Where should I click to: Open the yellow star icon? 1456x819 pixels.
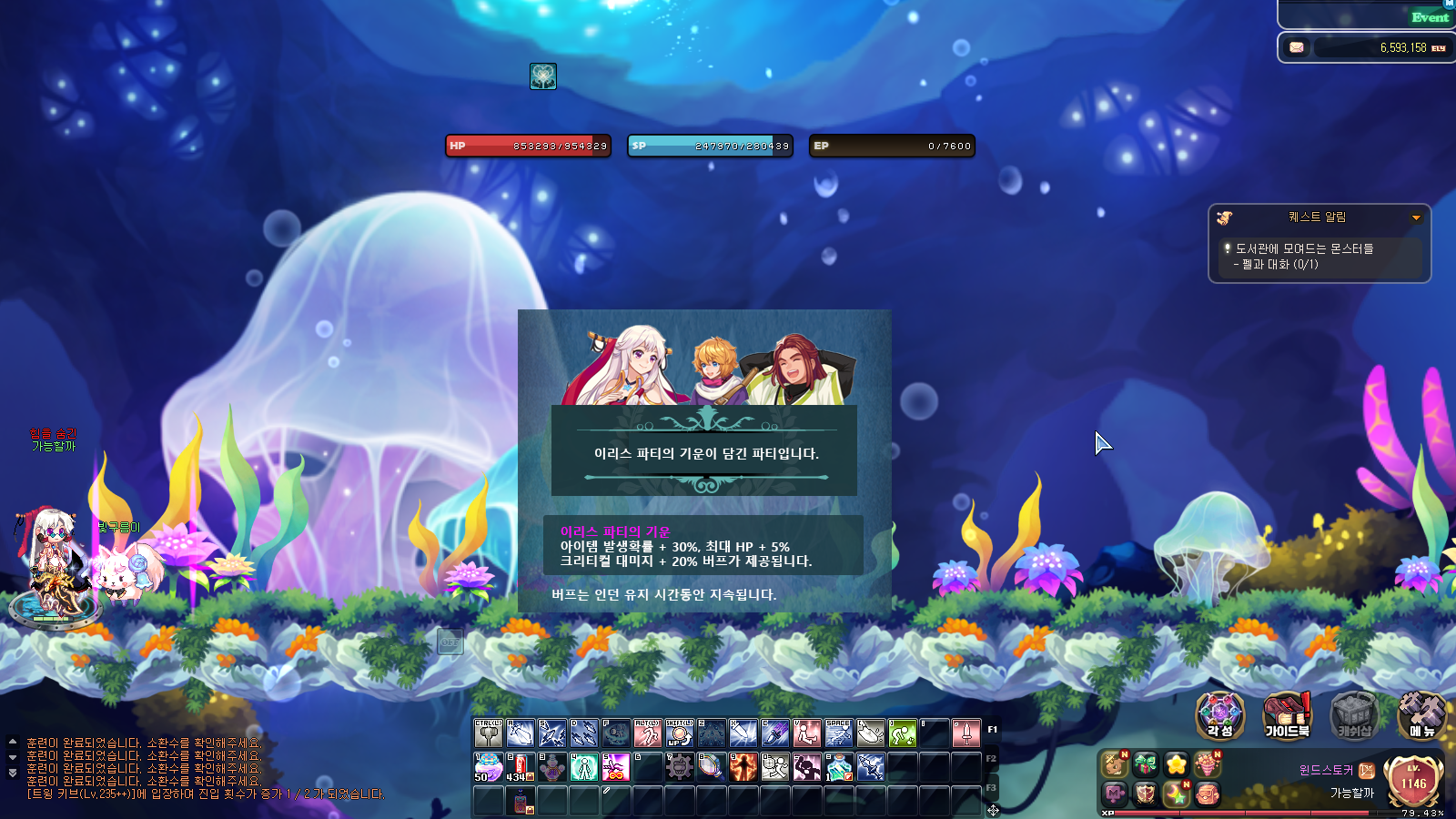[1176, 764]
